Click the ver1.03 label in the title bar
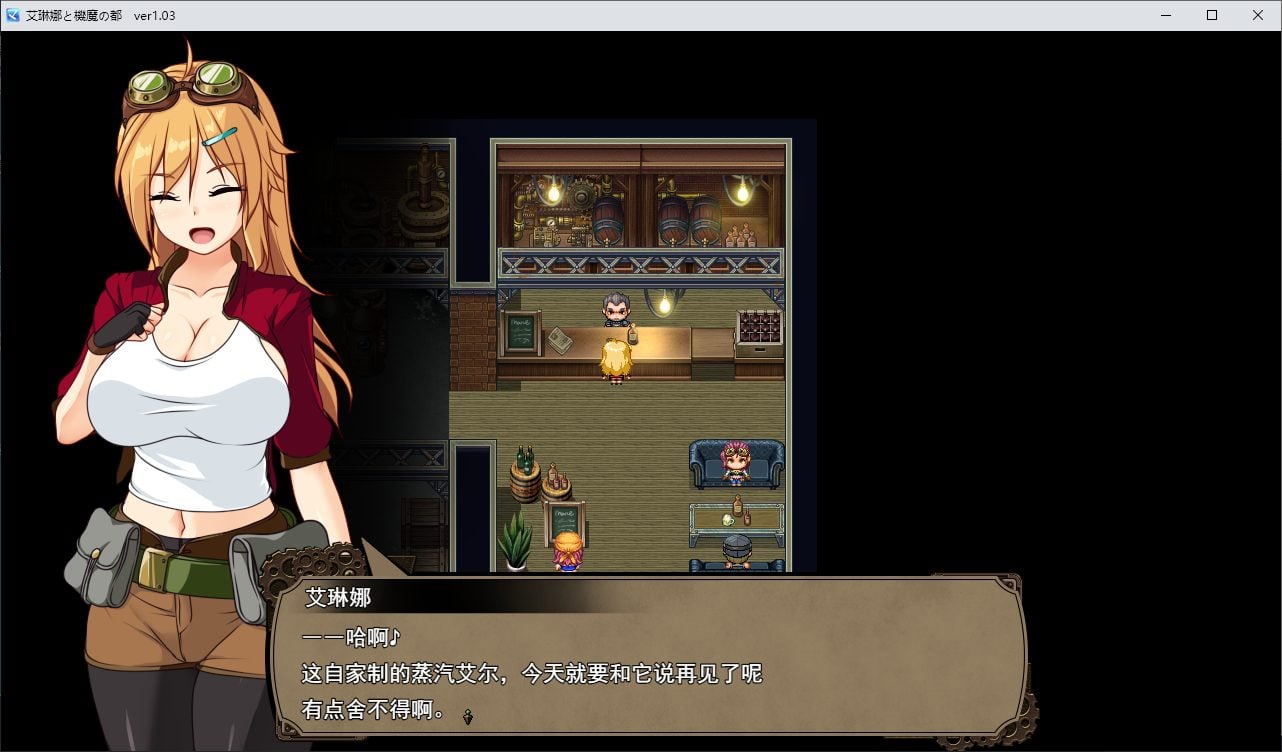Screen dimensions: 1282x752 (152, 15)
